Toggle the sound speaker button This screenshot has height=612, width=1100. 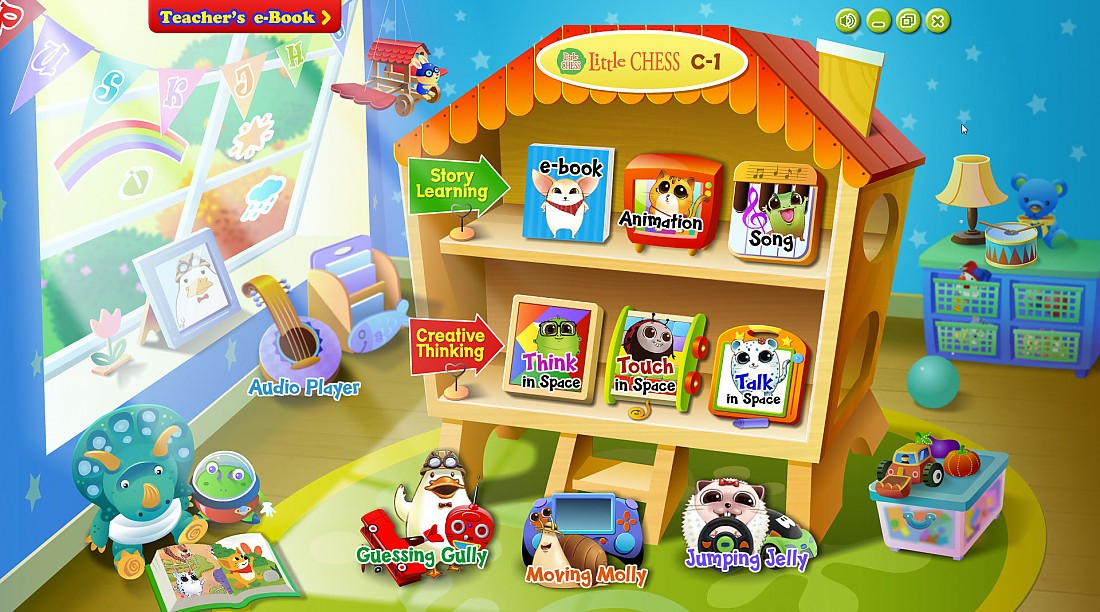[x=848, y=20]
